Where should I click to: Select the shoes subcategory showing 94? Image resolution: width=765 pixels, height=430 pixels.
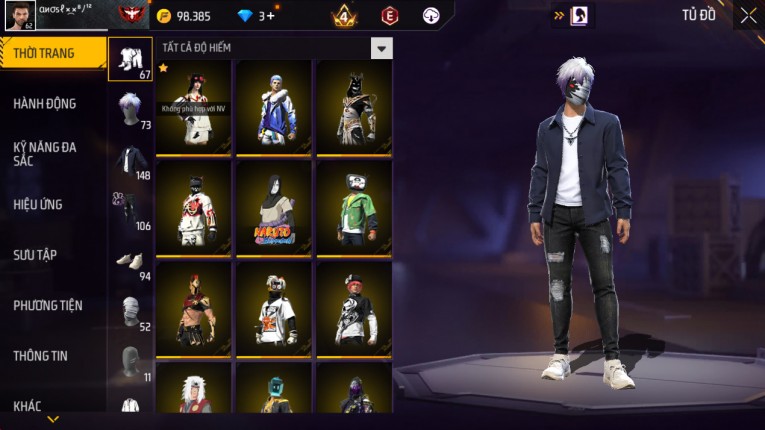(x=130, y=262)
